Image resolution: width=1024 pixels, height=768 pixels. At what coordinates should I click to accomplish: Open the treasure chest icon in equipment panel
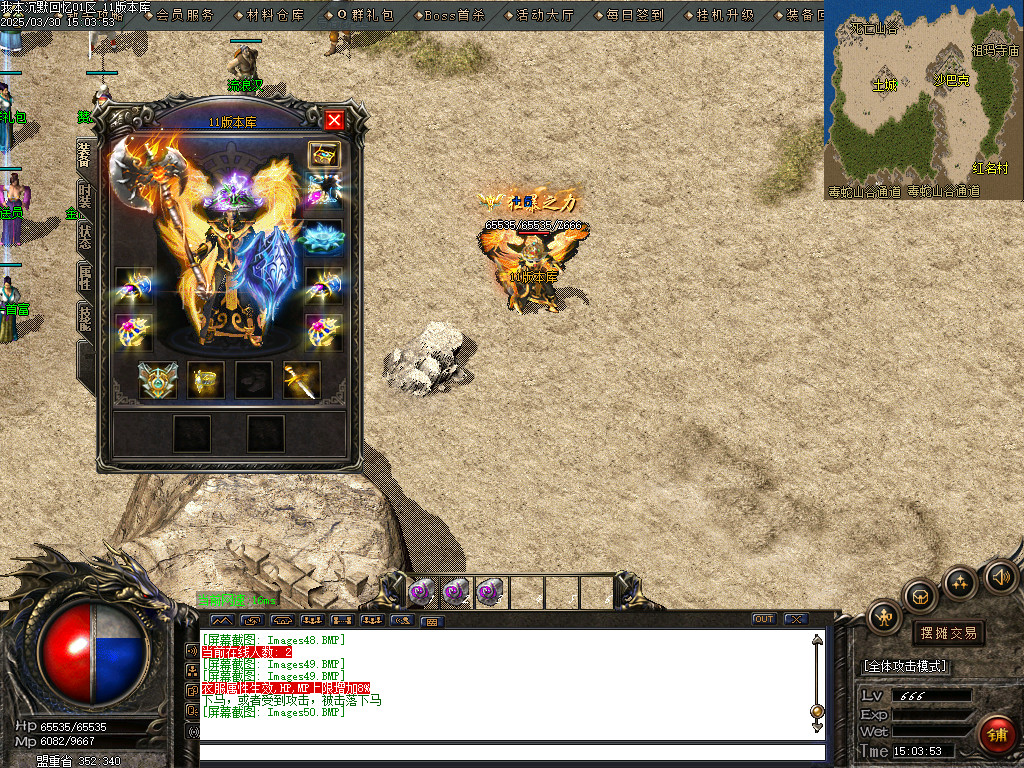(x=324, y=154)
